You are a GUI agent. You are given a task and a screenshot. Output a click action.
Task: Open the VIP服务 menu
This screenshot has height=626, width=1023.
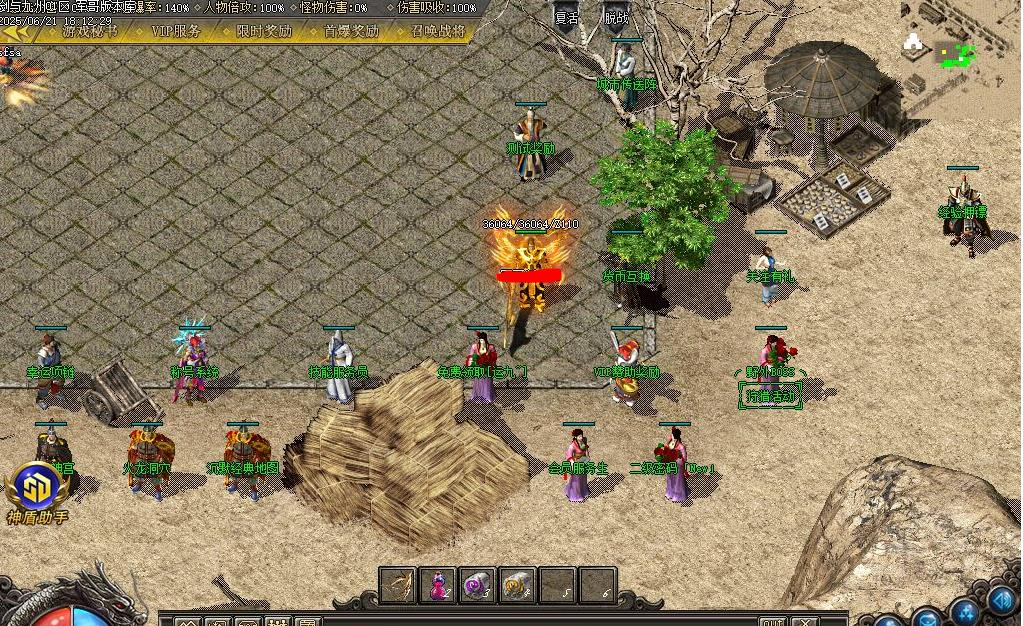tap(176, 31)
